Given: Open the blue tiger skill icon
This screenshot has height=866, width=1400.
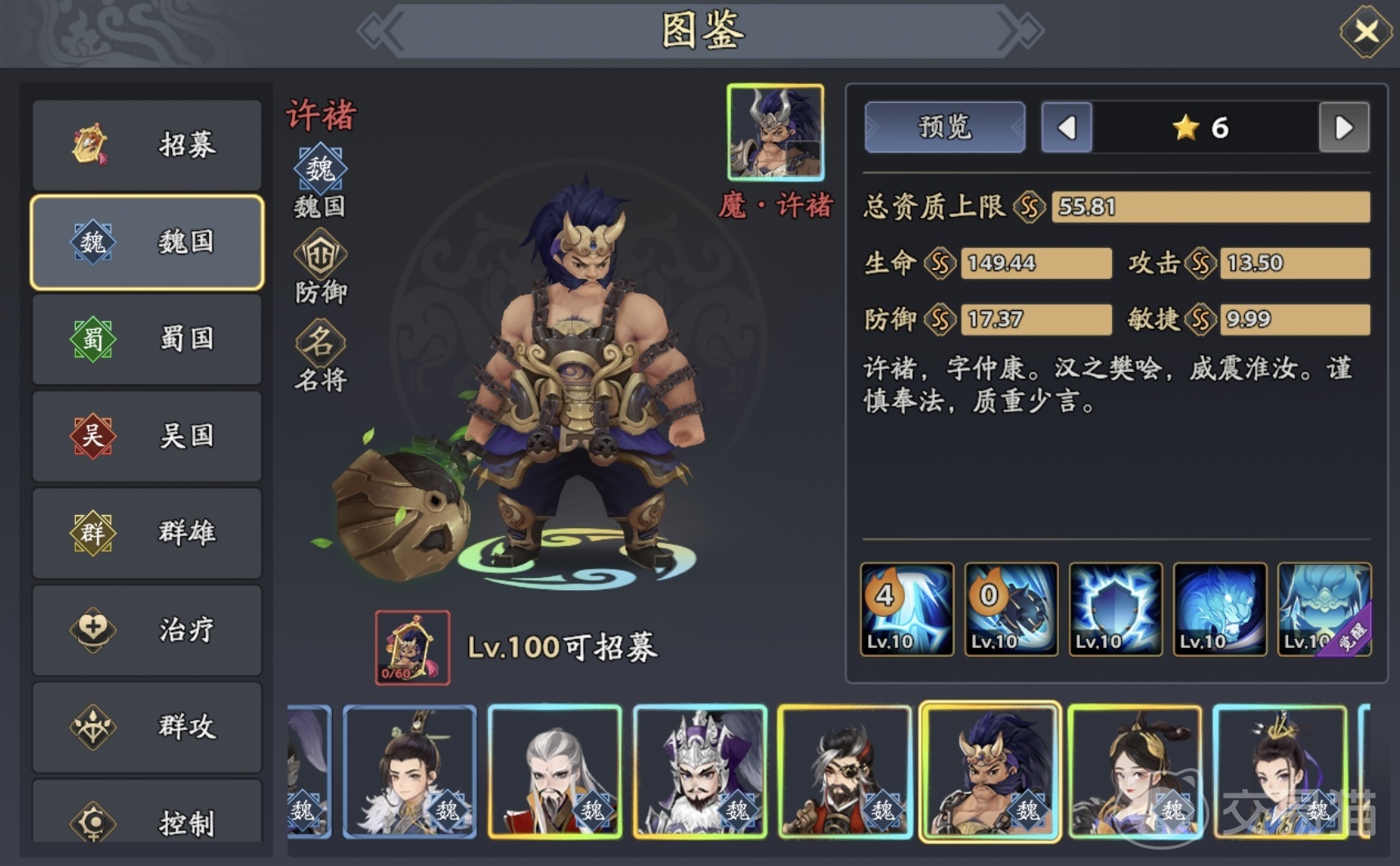Looking at the screenshot, I should [x=1219, y=608].
